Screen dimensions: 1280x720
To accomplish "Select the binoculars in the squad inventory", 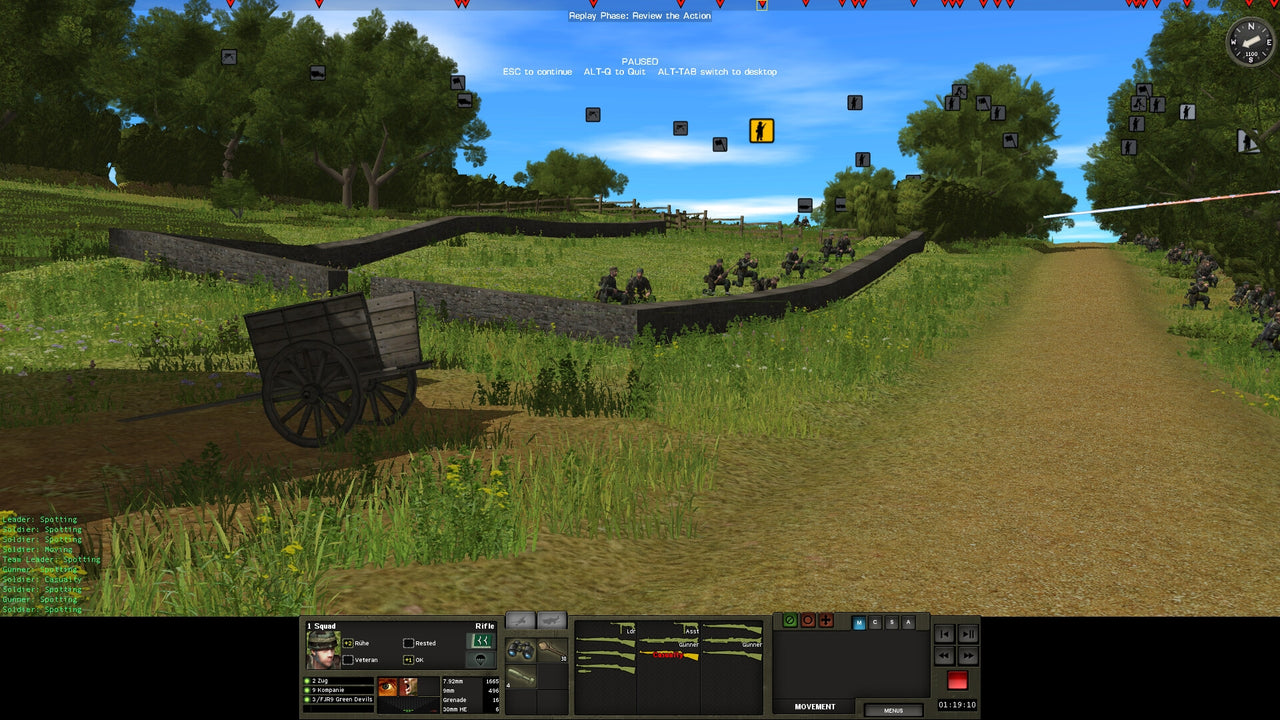I will pyautogui.click(x=520, y=650).
